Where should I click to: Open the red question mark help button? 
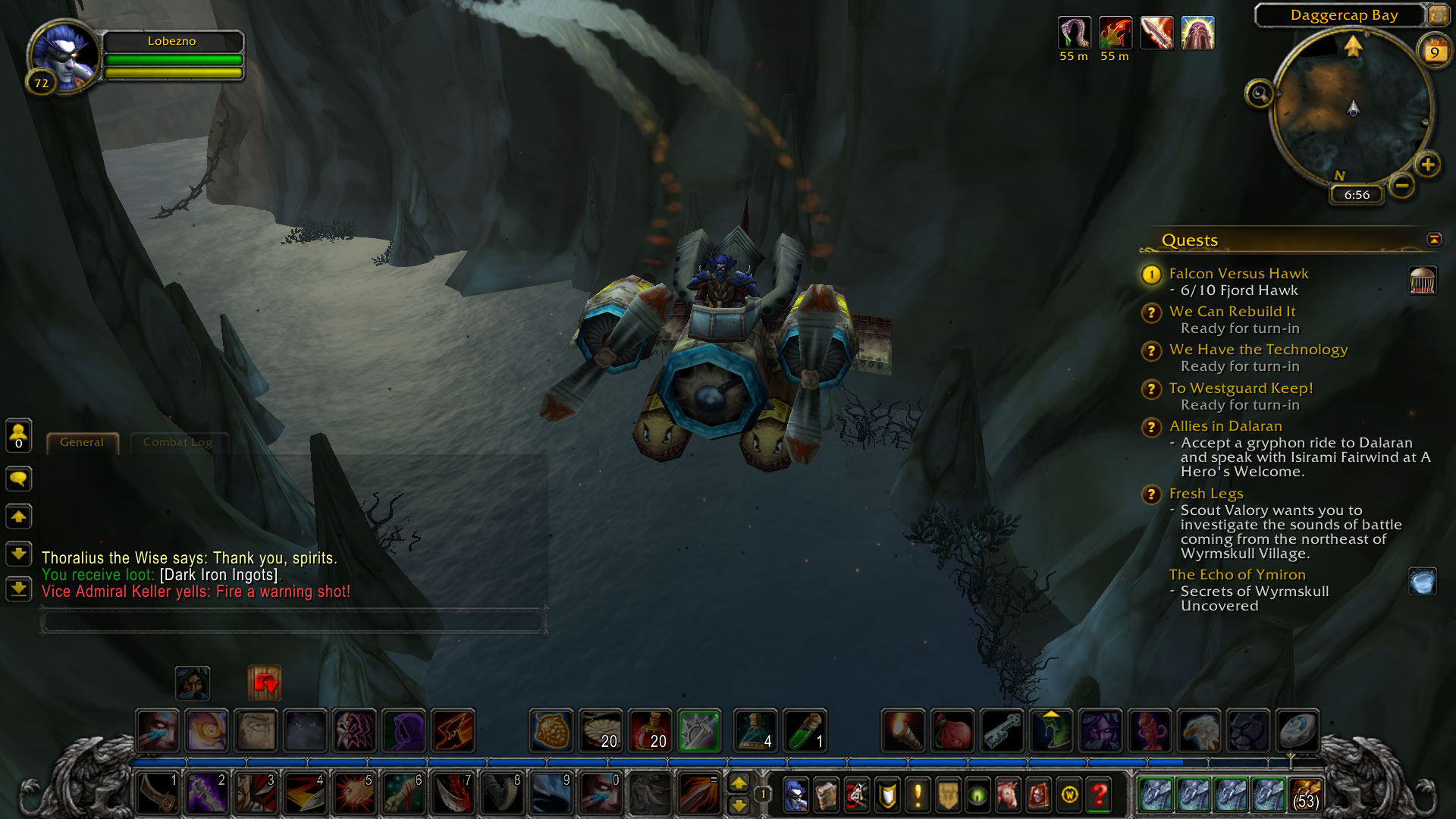1100,795
